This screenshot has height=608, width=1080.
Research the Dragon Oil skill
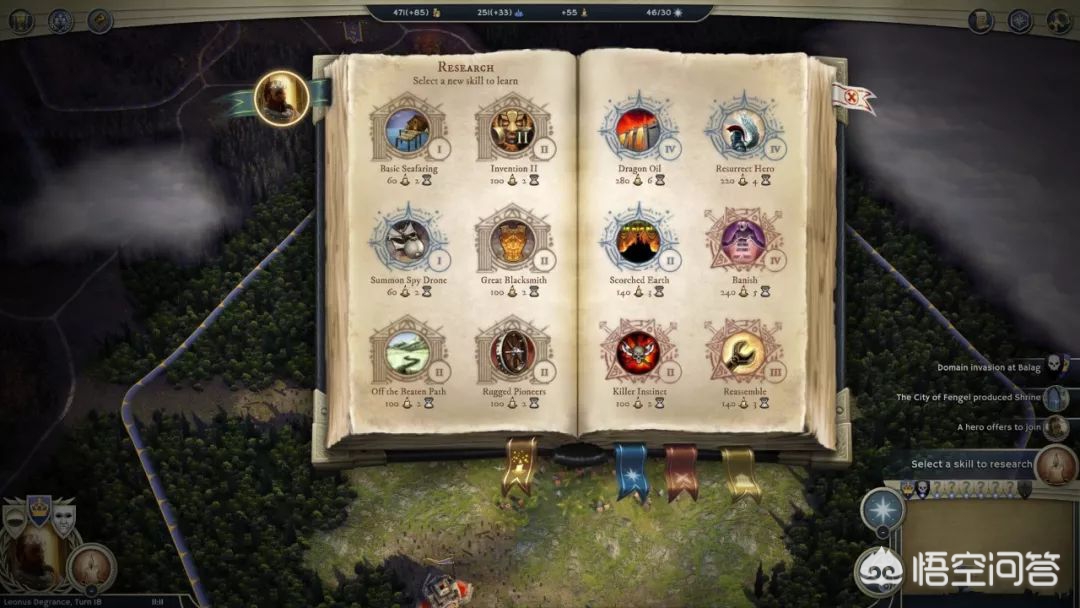click(x=638, y=128)
